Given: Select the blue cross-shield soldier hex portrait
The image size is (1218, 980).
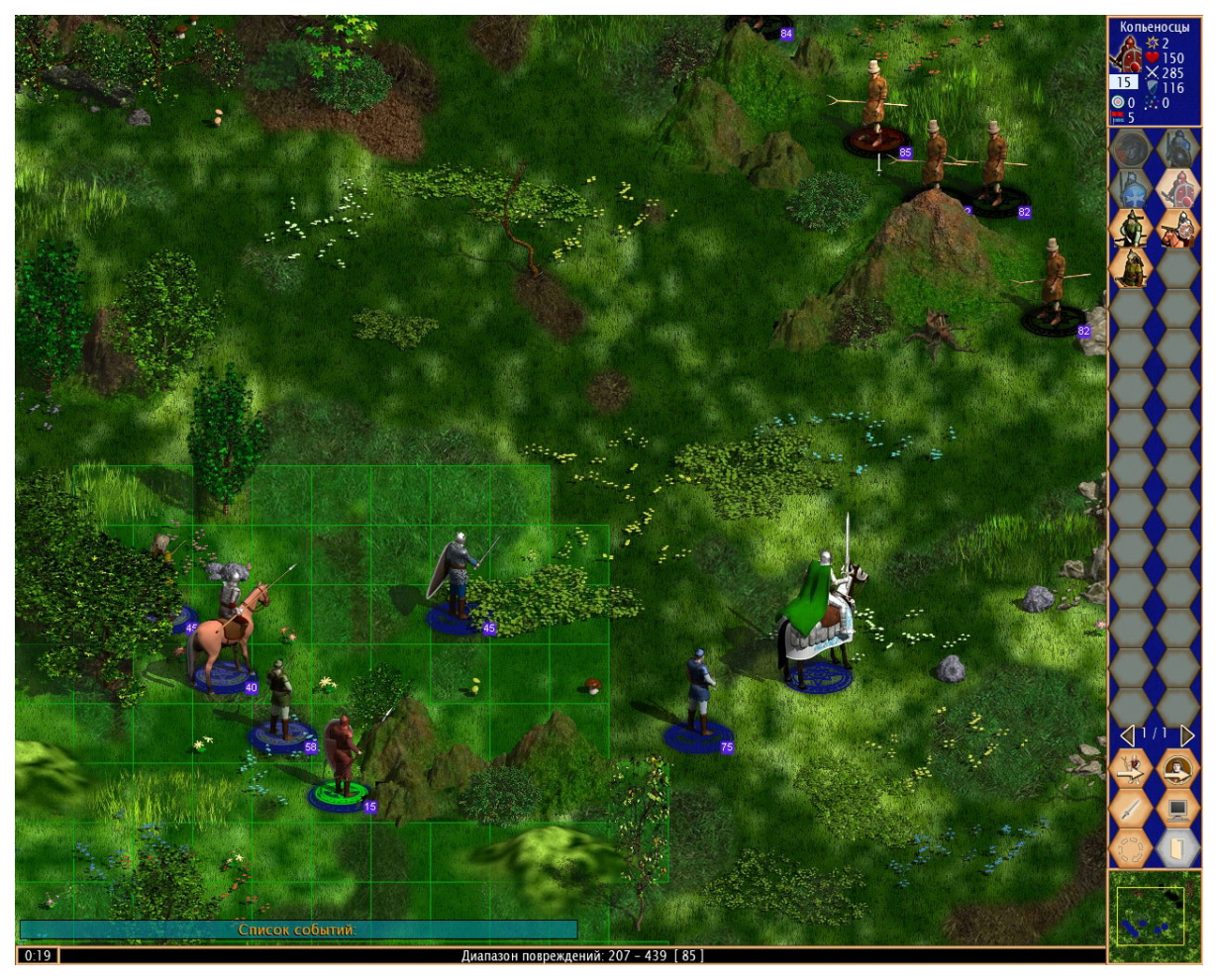Looking at the screenshot, I should point(1130,189).
